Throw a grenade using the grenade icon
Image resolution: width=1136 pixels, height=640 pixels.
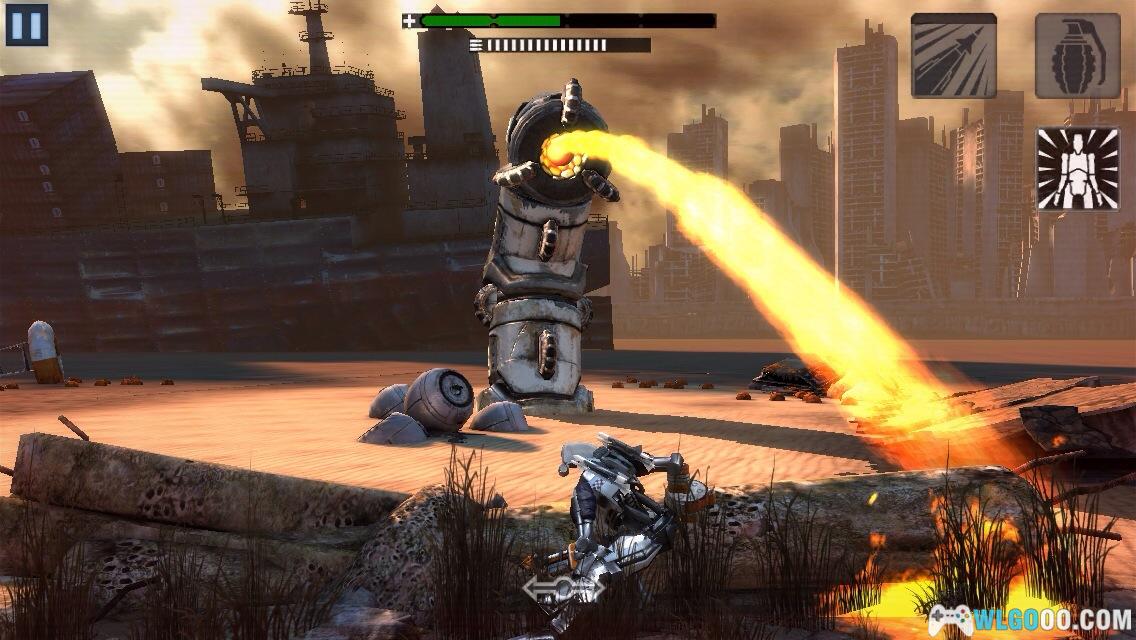pyautogui.click(x=1077, y=56)
